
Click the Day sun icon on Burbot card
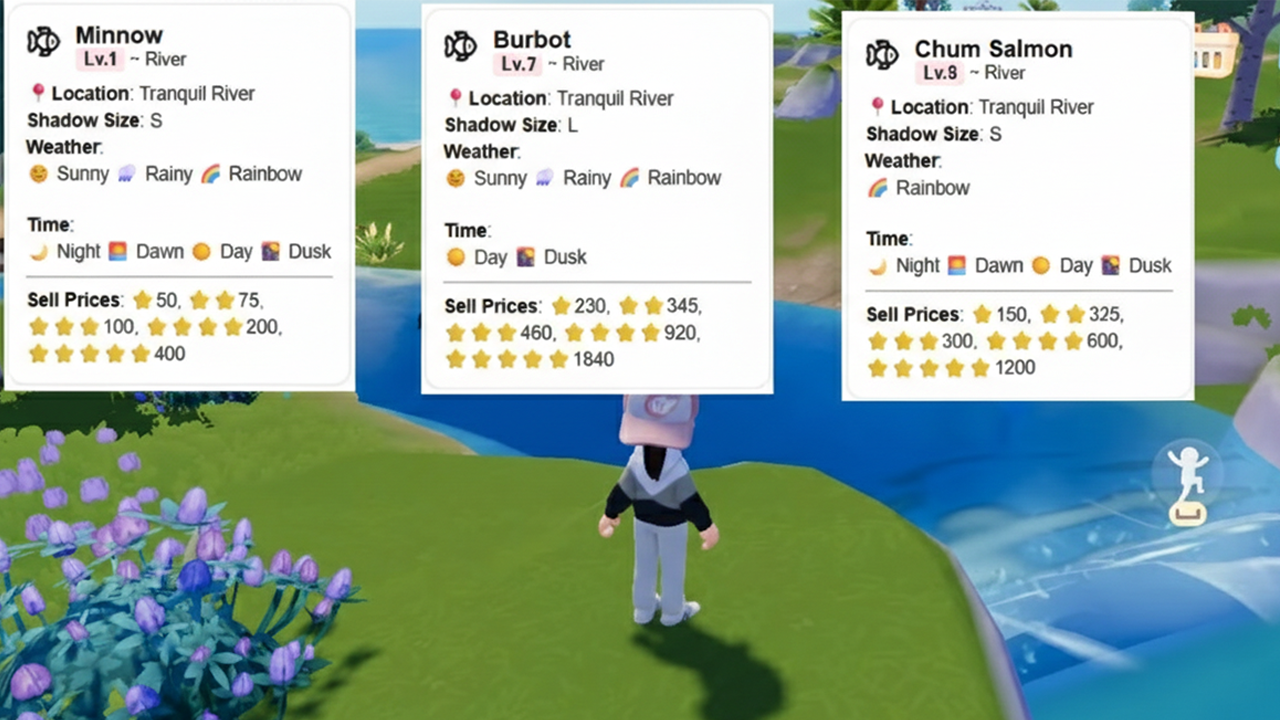tap(455, 256)
